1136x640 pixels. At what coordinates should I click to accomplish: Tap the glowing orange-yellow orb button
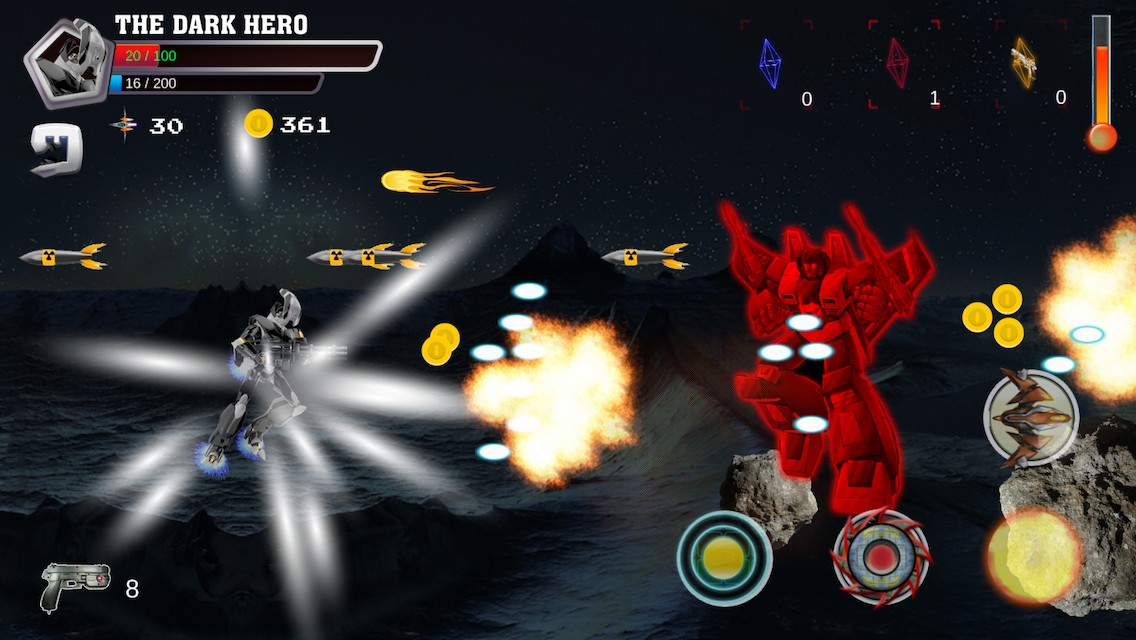pyautogui.click(x=1033, y=556)
